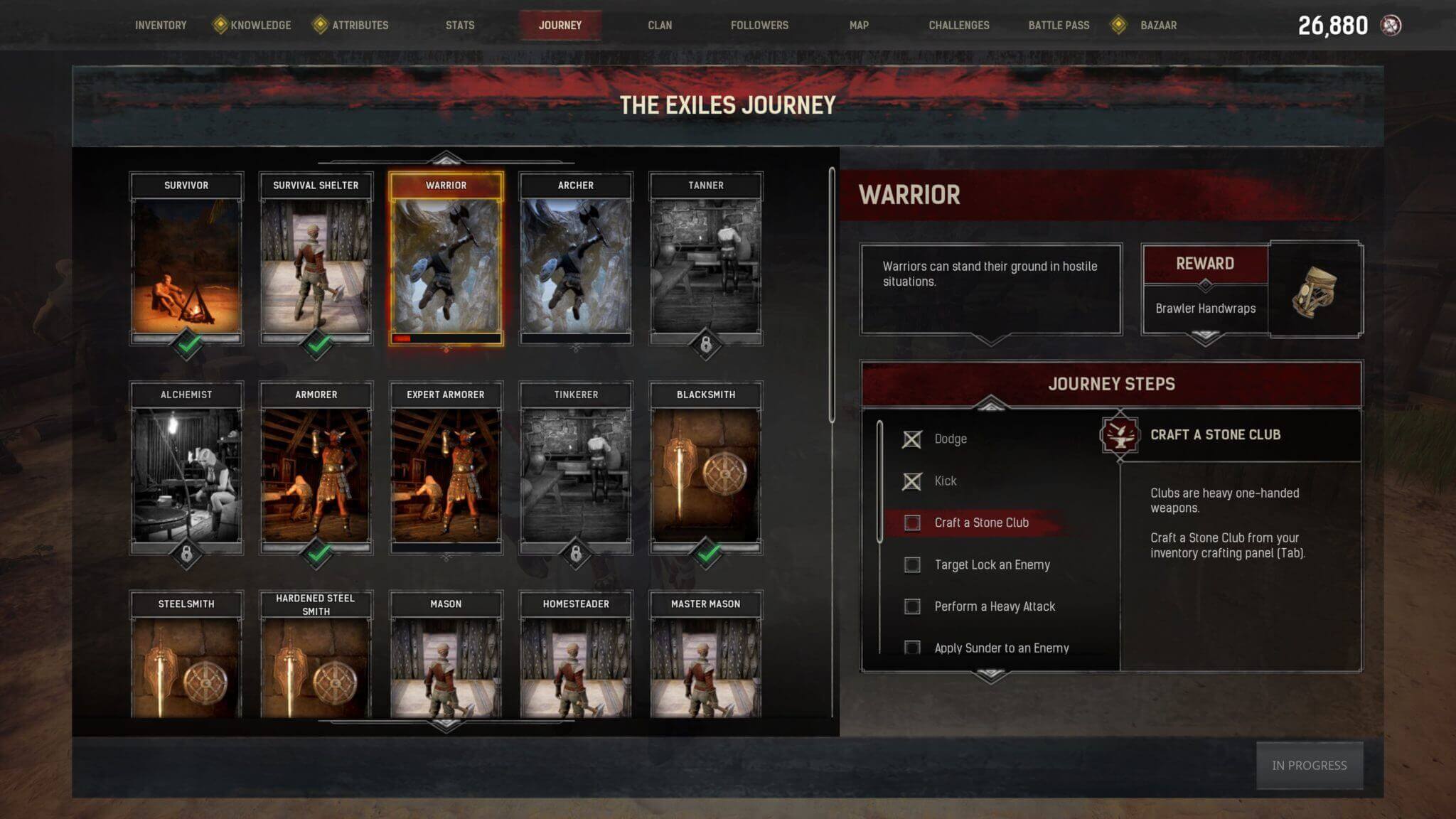Visit the Bazaar tab
This screenshot has width=1456, height=819.
(x=1158, y=26)
